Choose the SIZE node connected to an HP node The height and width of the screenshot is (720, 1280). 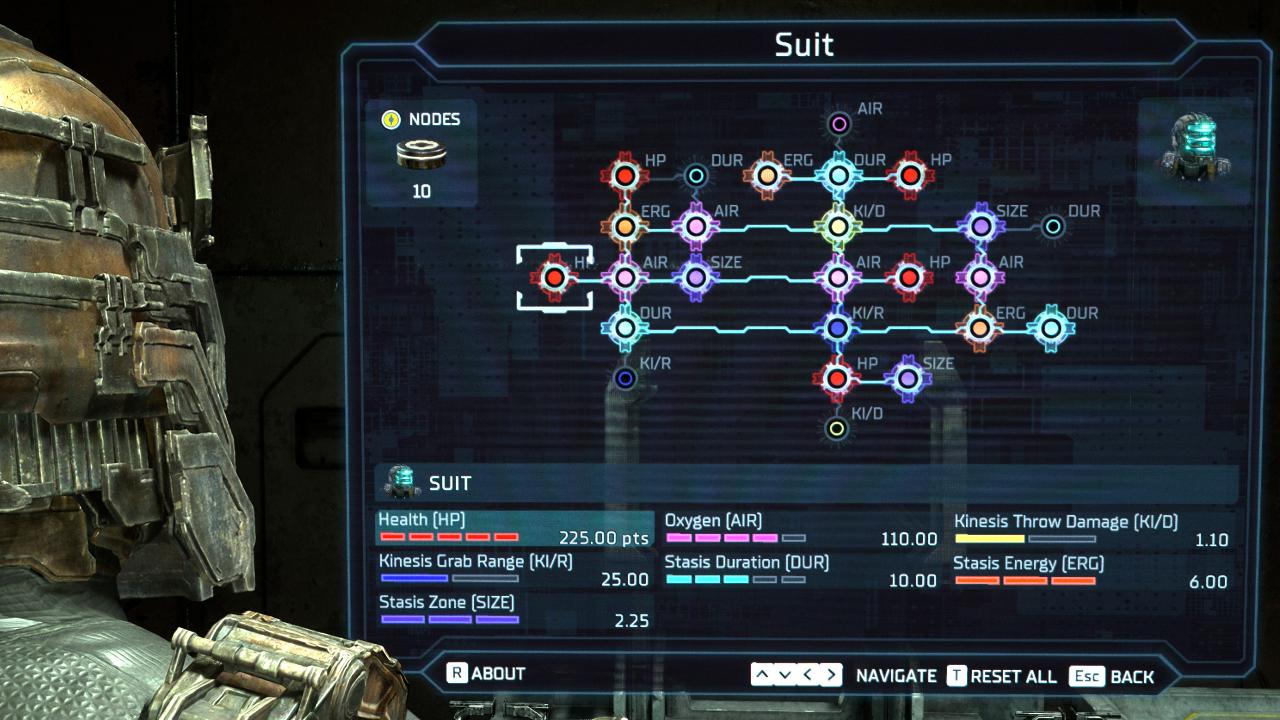pyautogui.click(x=908, y=378)
